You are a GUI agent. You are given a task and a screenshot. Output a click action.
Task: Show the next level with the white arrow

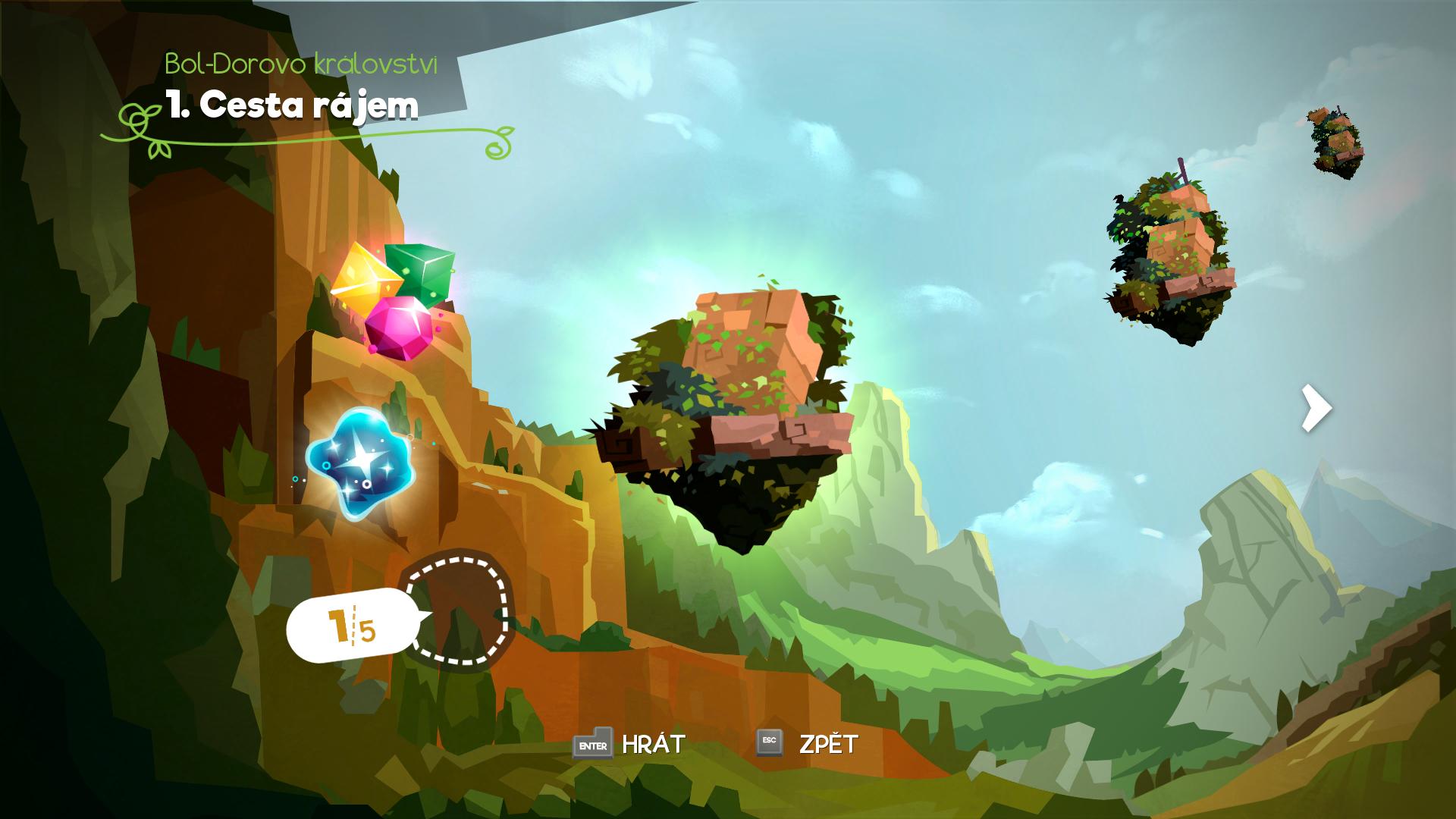[x=1316, y=409]
